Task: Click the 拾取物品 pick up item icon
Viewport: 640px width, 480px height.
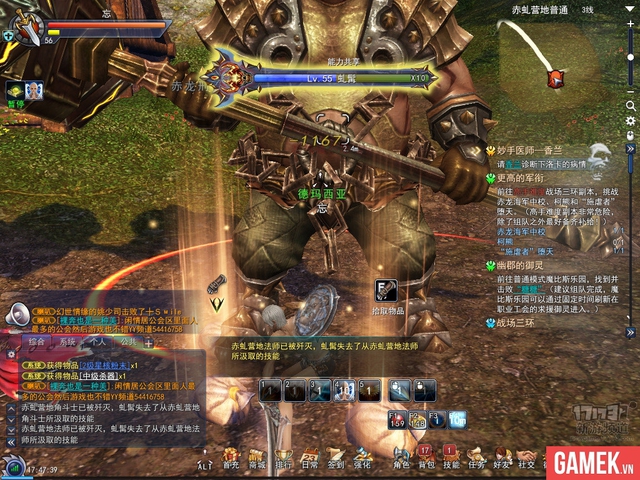Action: point(384,290)
